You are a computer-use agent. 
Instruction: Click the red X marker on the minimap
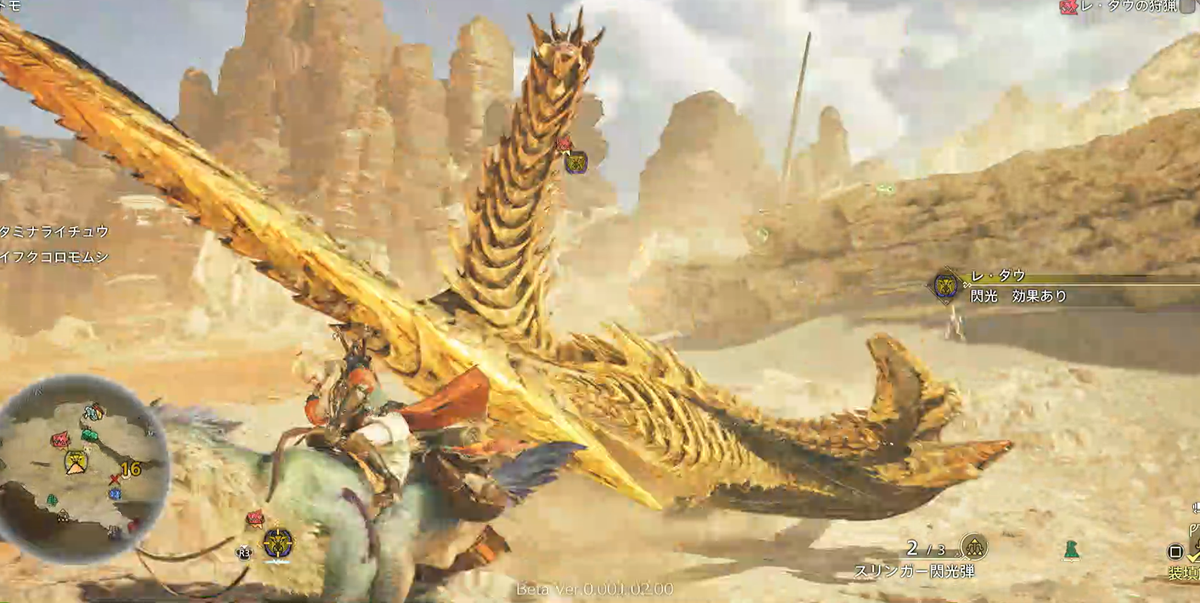[x=114, y=480]
